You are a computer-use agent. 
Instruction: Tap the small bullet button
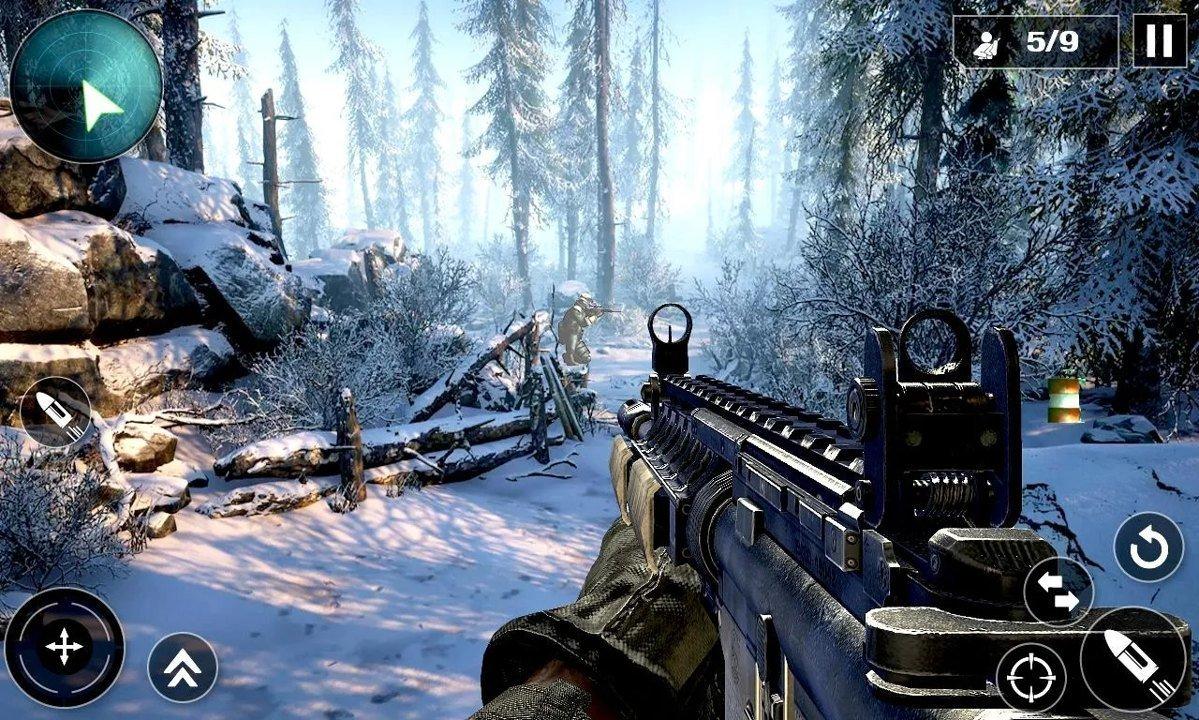point(56,410)
